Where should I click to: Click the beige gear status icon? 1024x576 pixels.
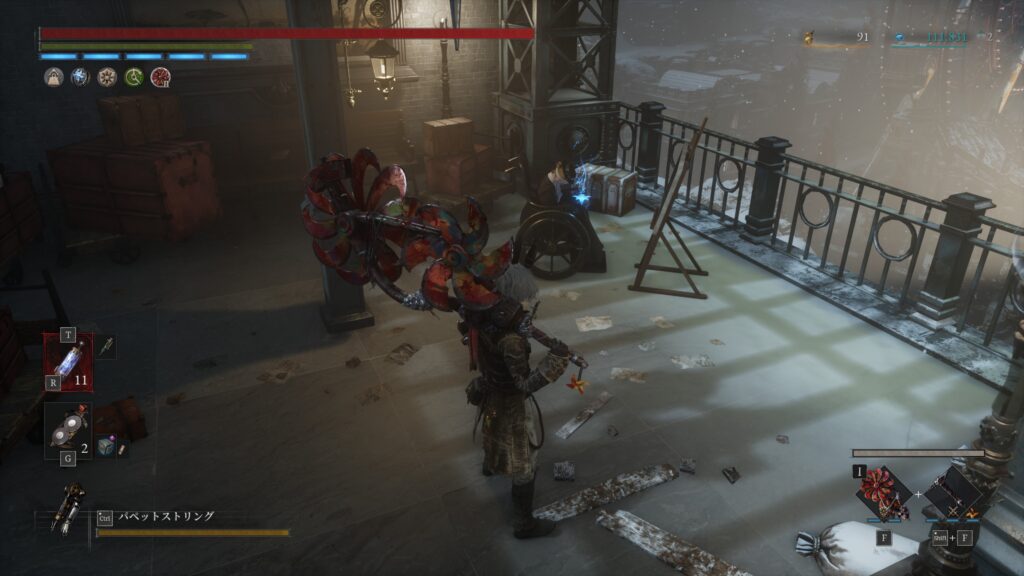tap(107, 77)
